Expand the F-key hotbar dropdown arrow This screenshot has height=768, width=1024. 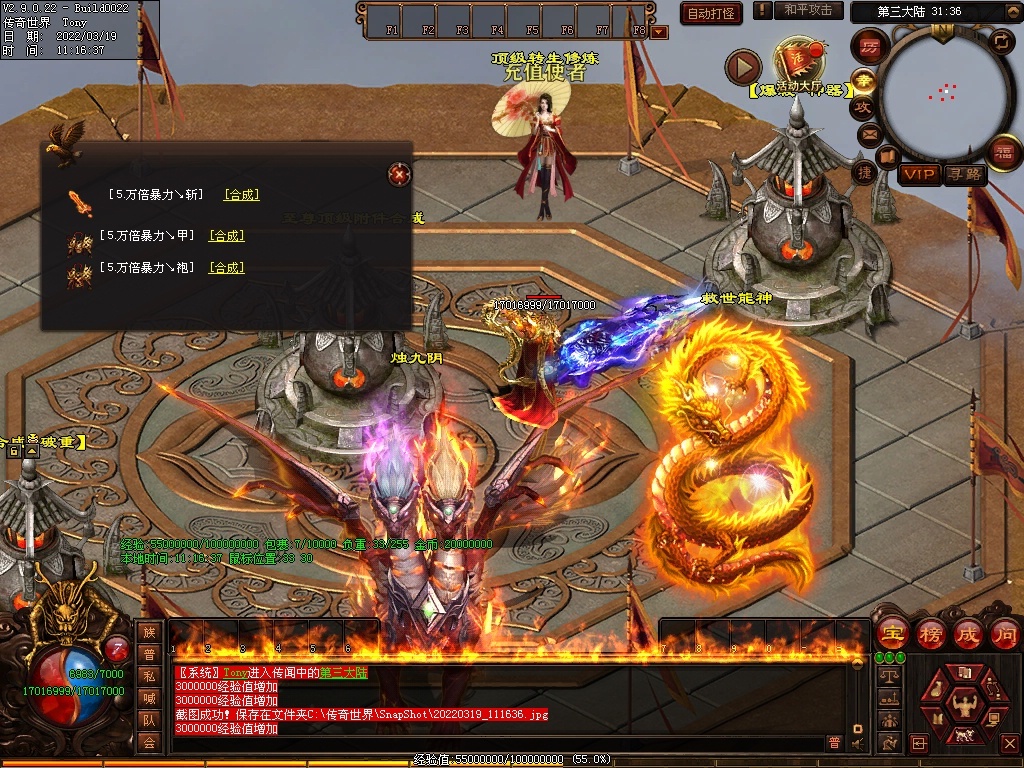[x=658, y=32]
